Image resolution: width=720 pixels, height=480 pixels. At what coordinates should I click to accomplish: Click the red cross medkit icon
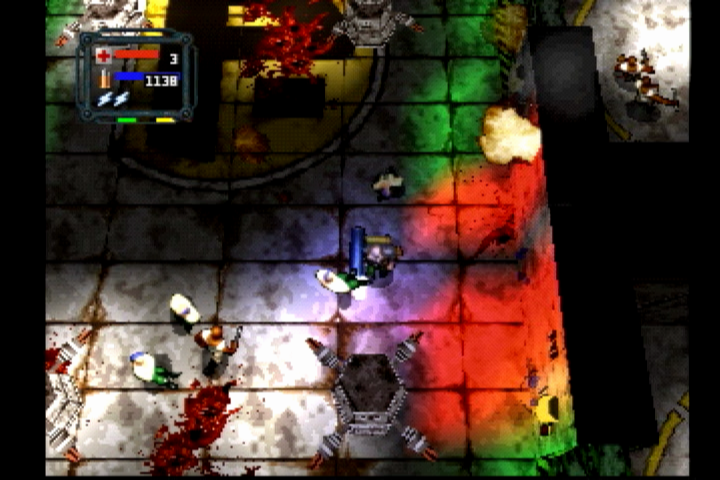(x=103, y=56)
